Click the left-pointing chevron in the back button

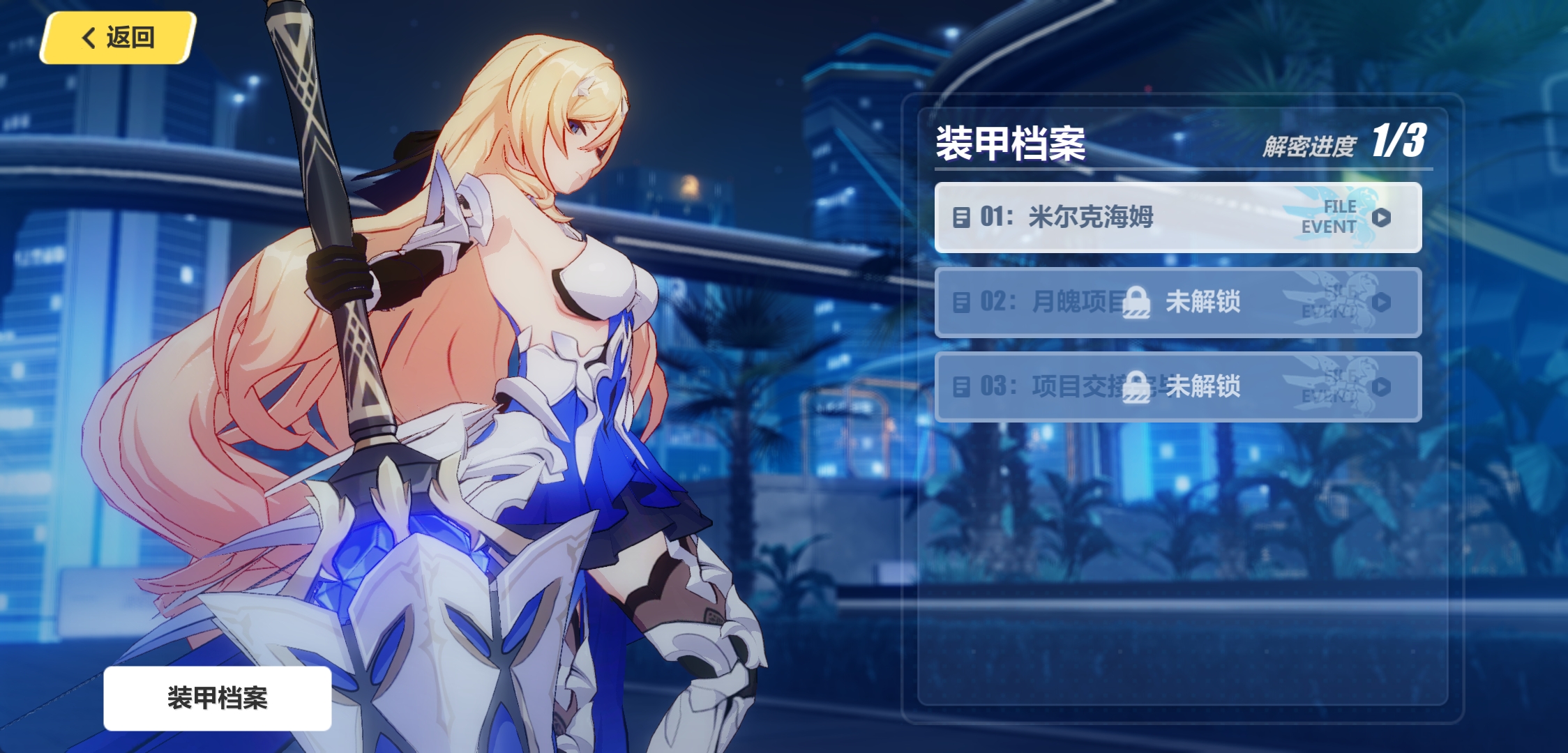tap(89, 38)
